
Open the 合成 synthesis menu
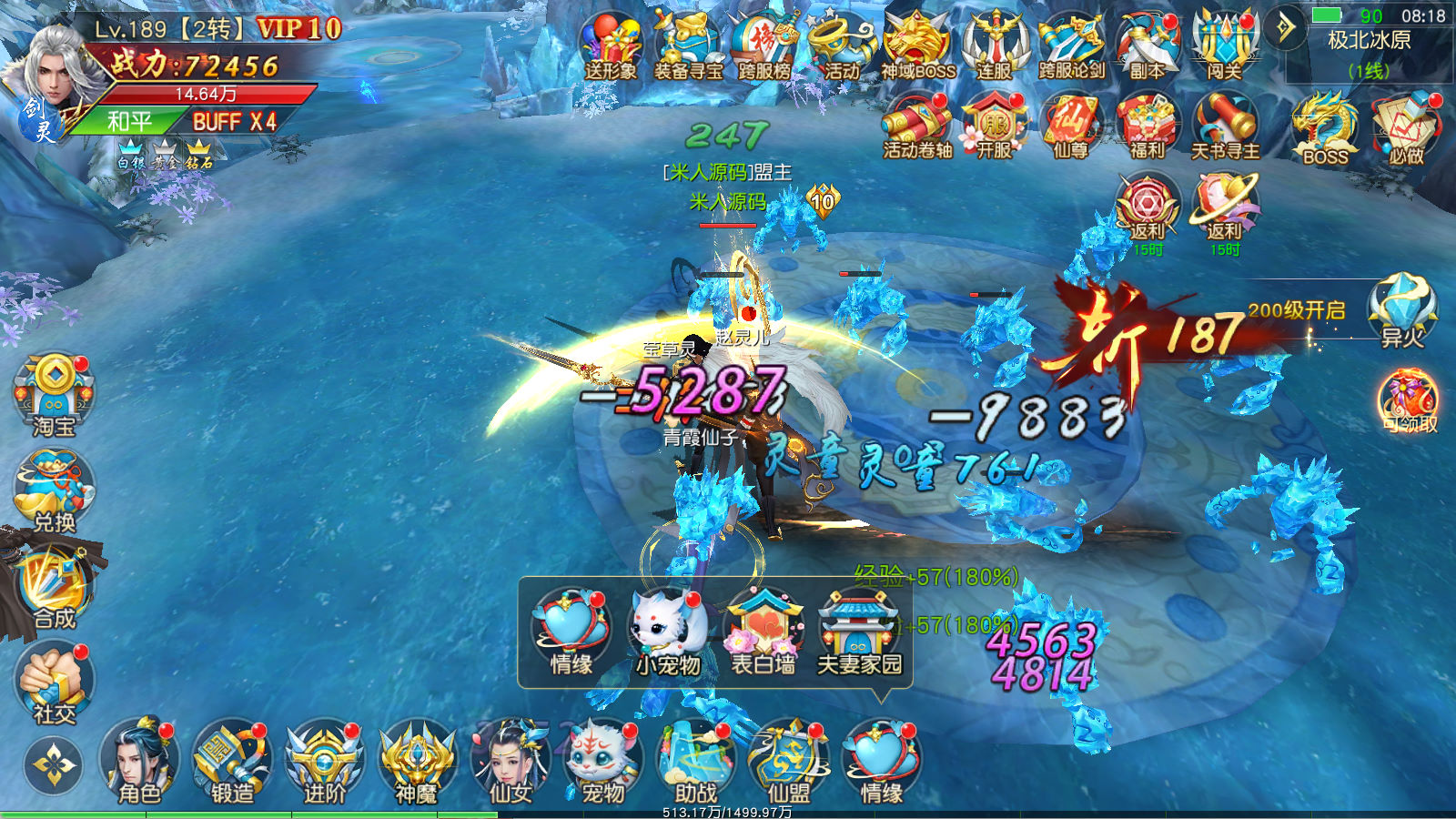click(x=54, y=589)
